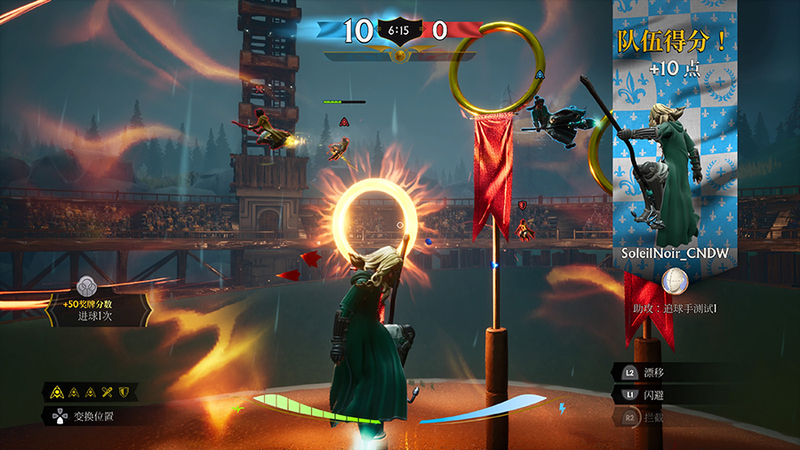Select the SoleilNoir_CNDW scorer name

(675, 254)
